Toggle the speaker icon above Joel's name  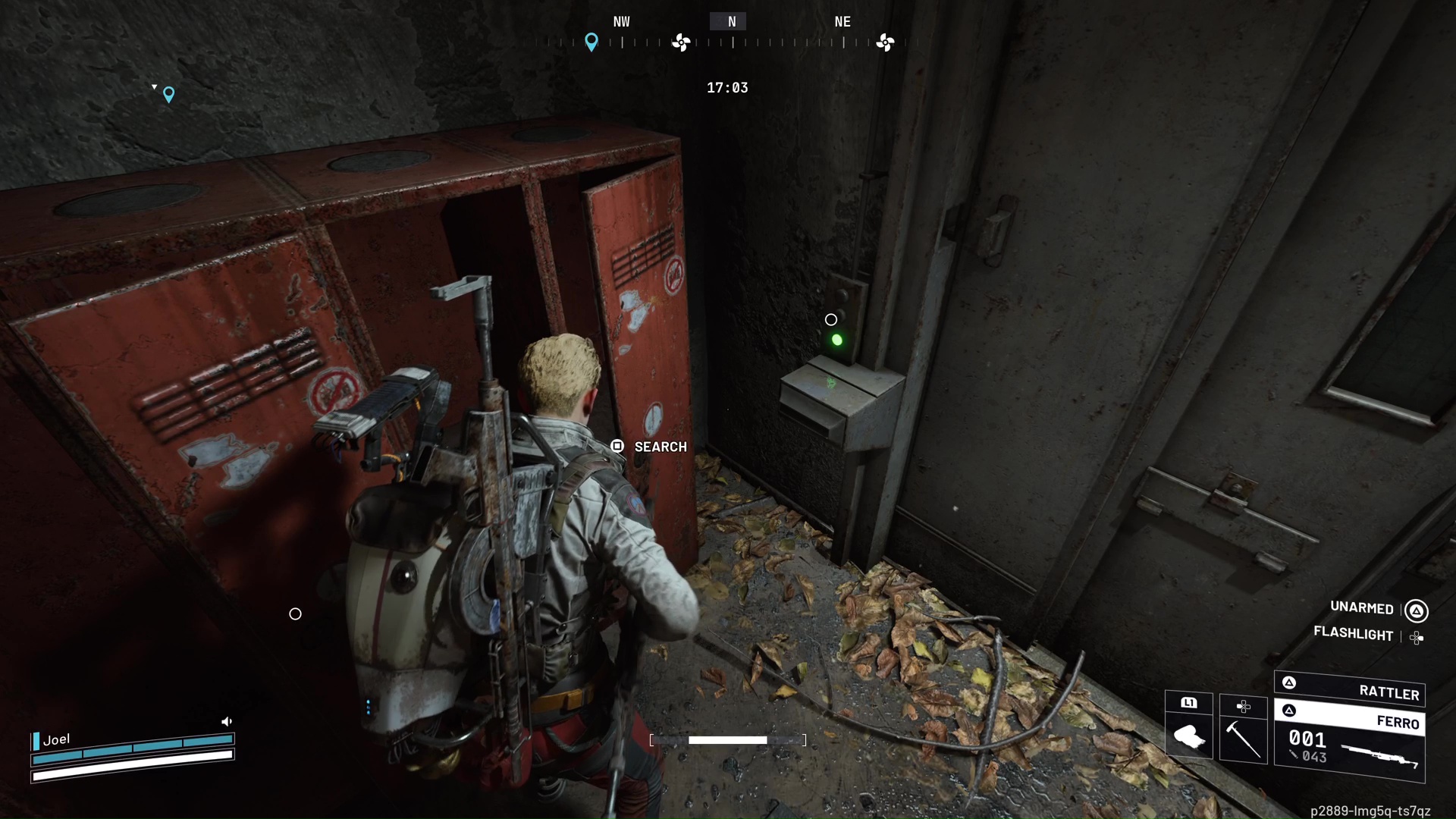pos(227,721)
